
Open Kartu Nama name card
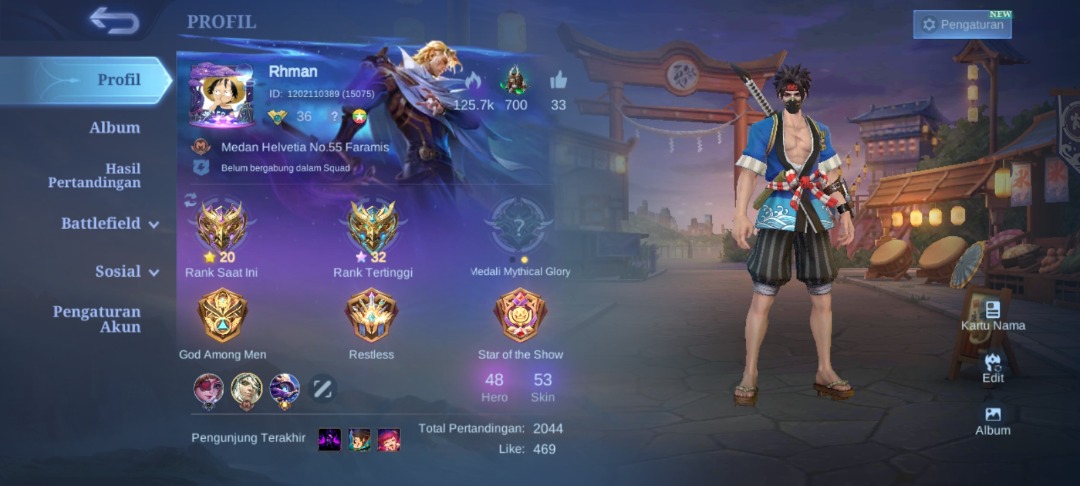click(x=993, y=315)
